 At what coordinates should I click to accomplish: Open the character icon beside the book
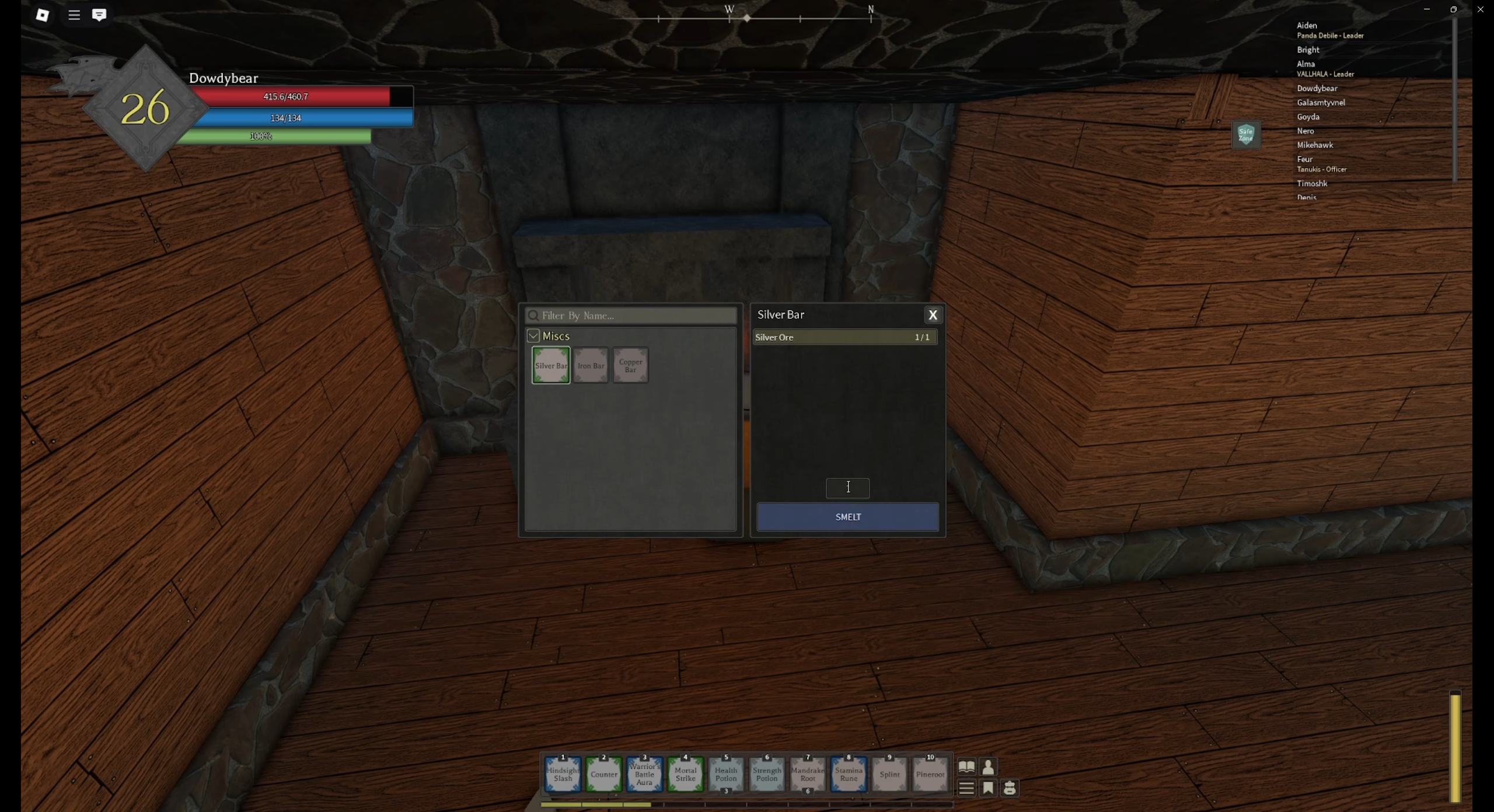click(988, 766)
